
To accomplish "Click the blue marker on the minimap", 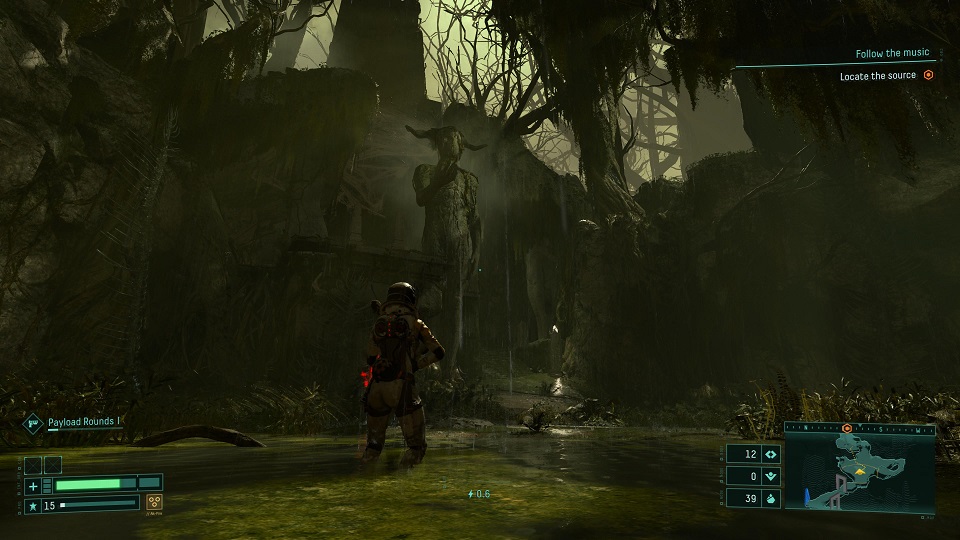I will [x=806, y=497].
